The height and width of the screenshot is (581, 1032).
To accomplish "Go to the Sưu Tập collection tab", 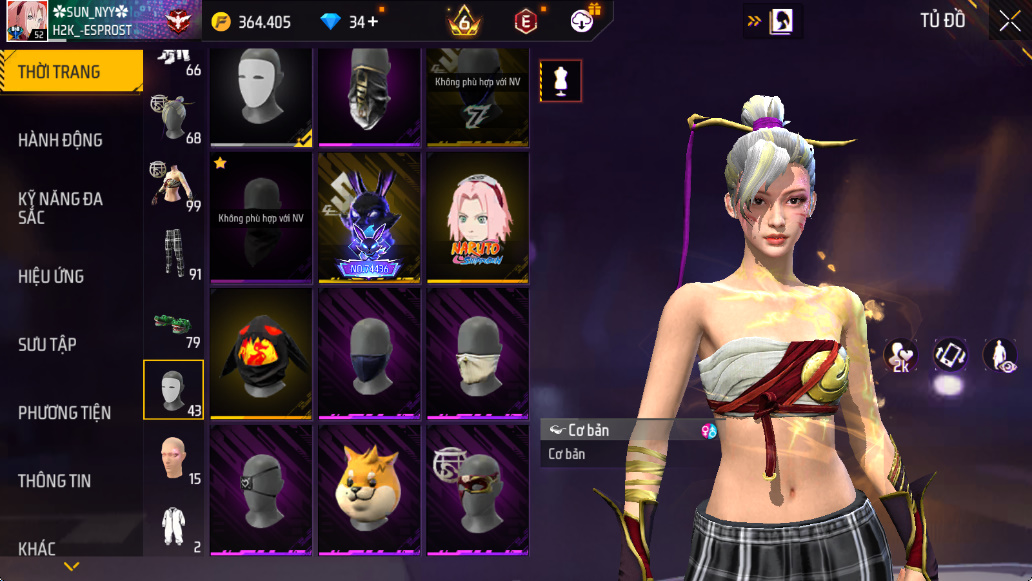I will (x=48, y=344).
